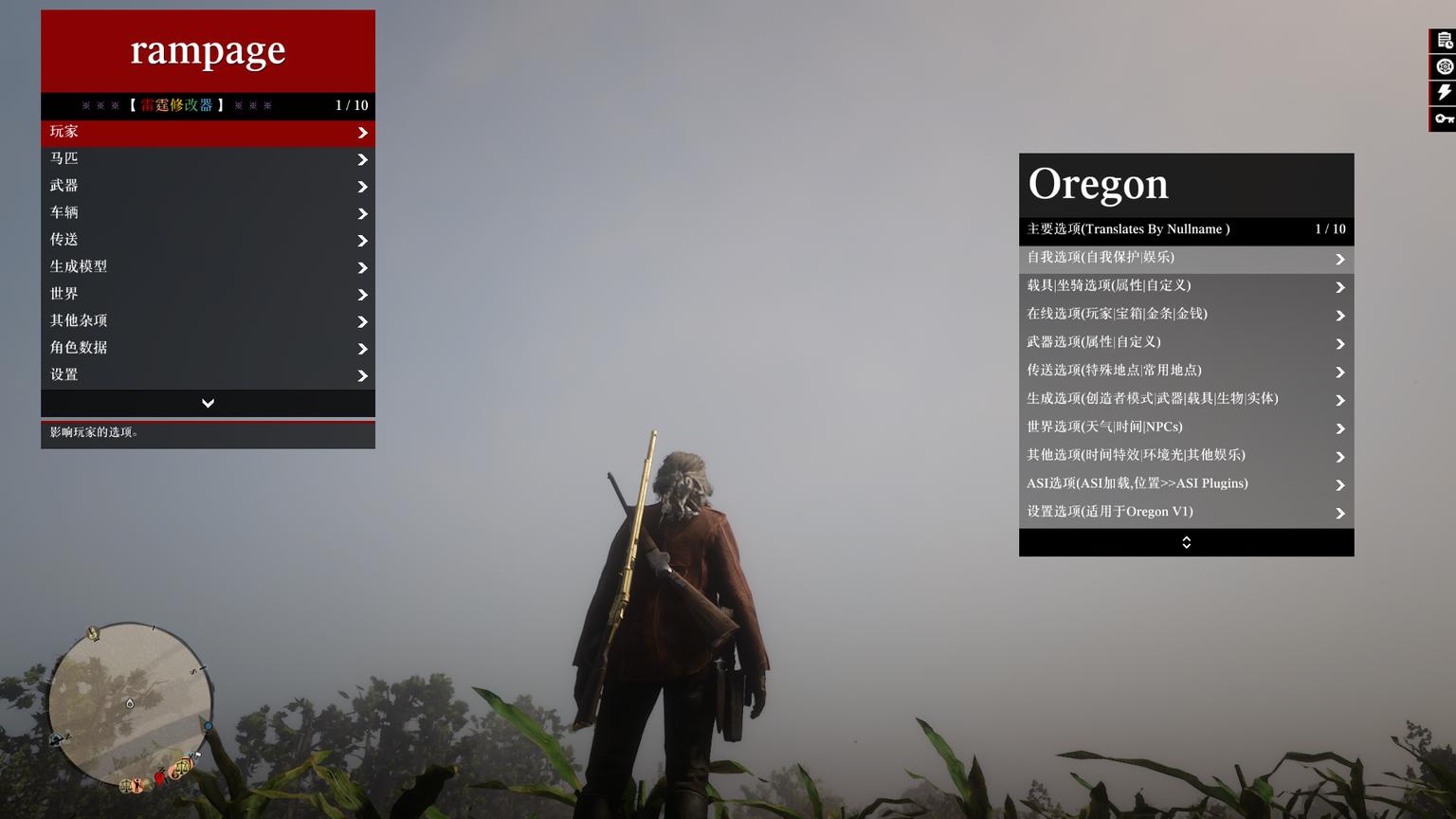Open 在线选项 in the Oregon menu

pyautogui.click(x=1186, y=315)
